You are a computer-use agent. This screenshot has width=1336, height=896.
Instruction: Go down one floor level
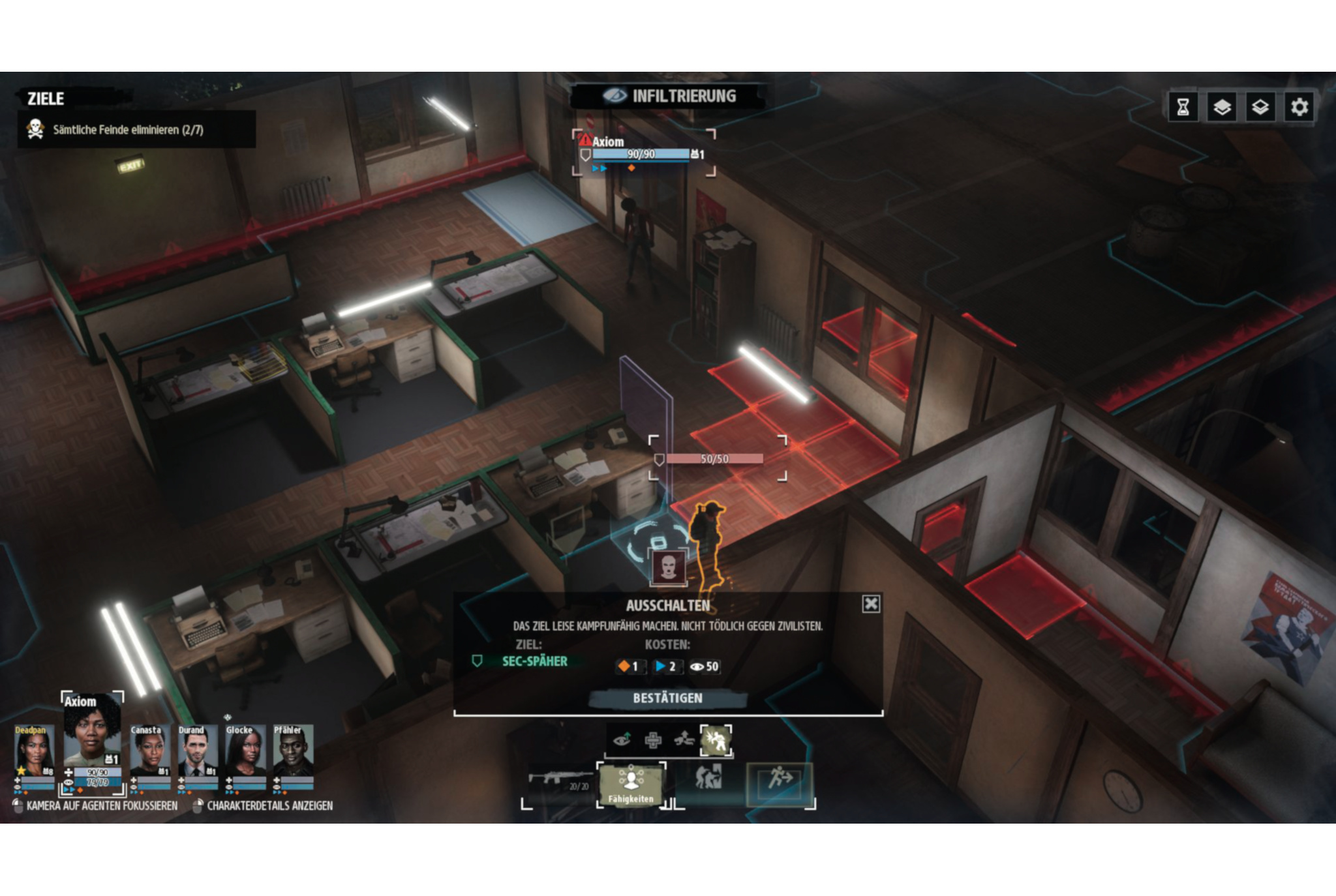1260,107
